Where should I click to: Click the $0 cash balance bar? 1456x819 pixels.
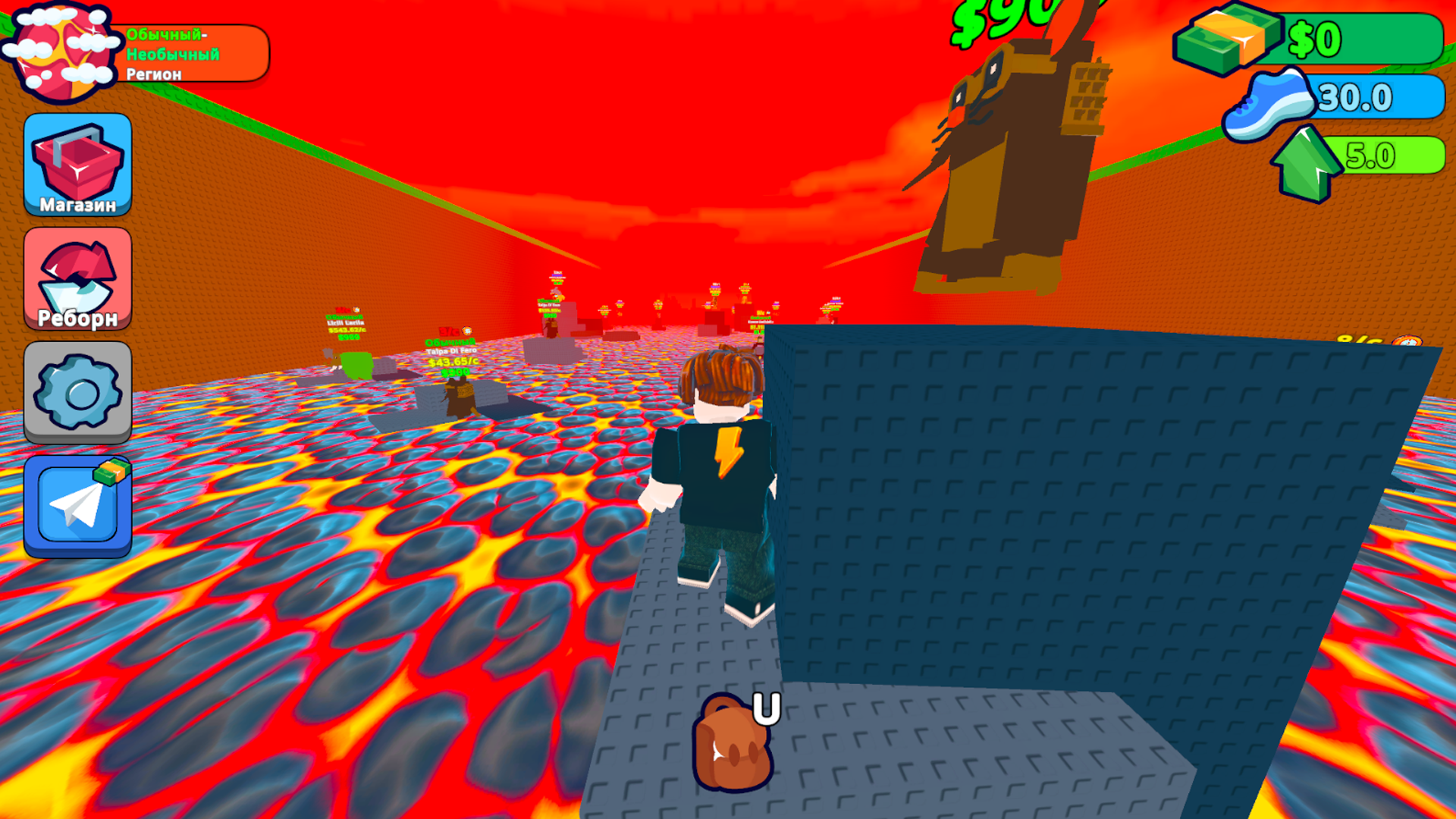pos(1357,36)
